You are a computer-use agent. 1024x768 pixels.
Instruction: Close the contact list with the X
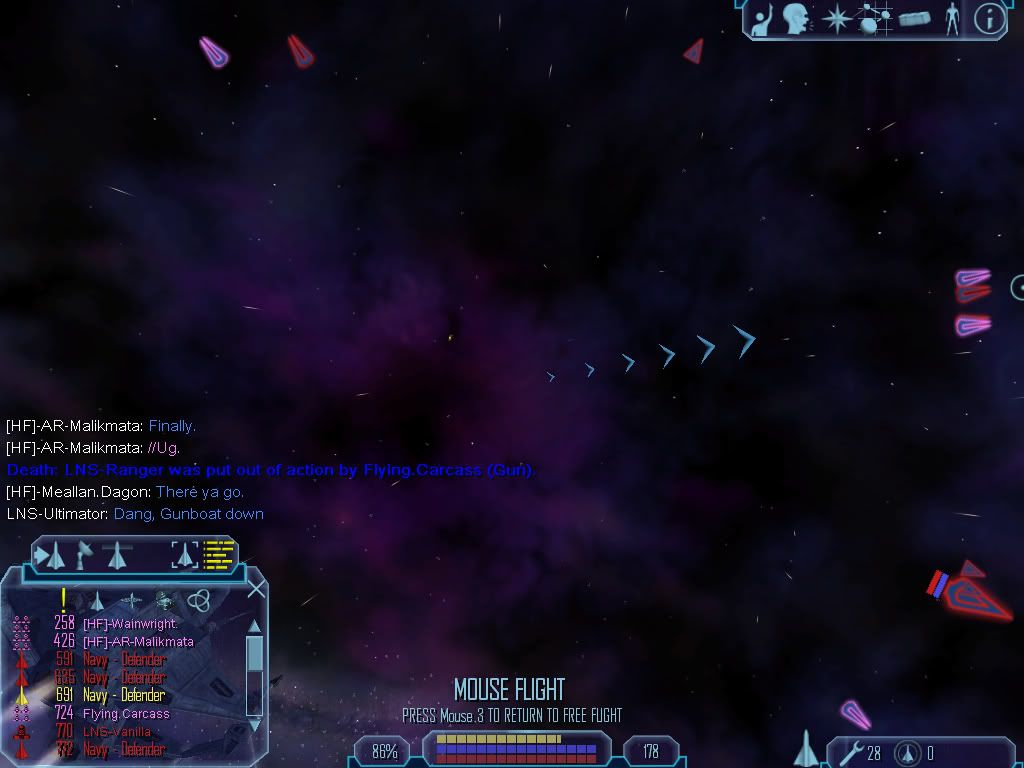[x=256, y=588]
